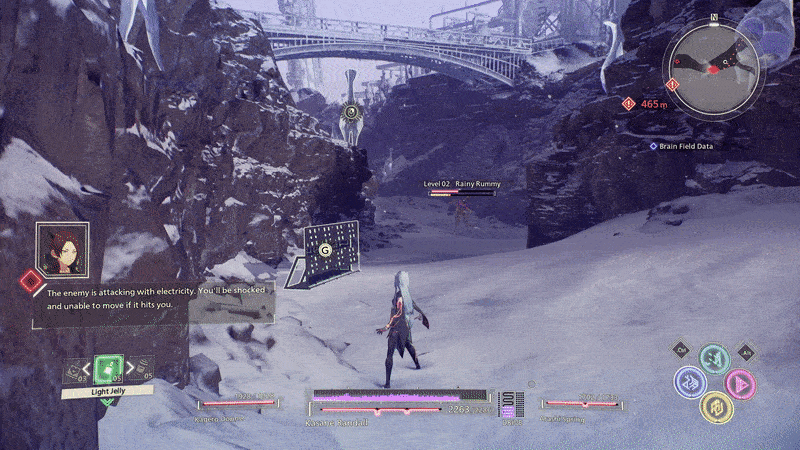The height and width of the screenshot is (450, 800).
Task: Cycle to the previous item with the left arrow
Action: tap(87, 369)
